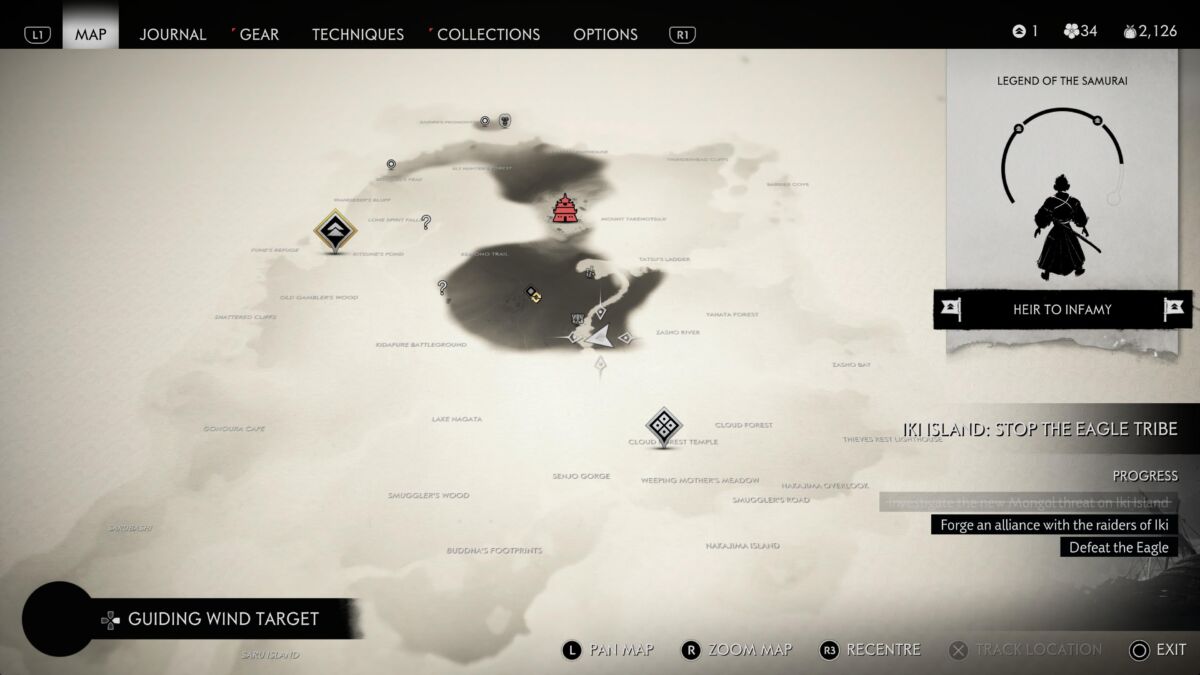This screenshot has height=675, width=1200.
Task: Open the Gear tab
Action: tap(259, 34)
